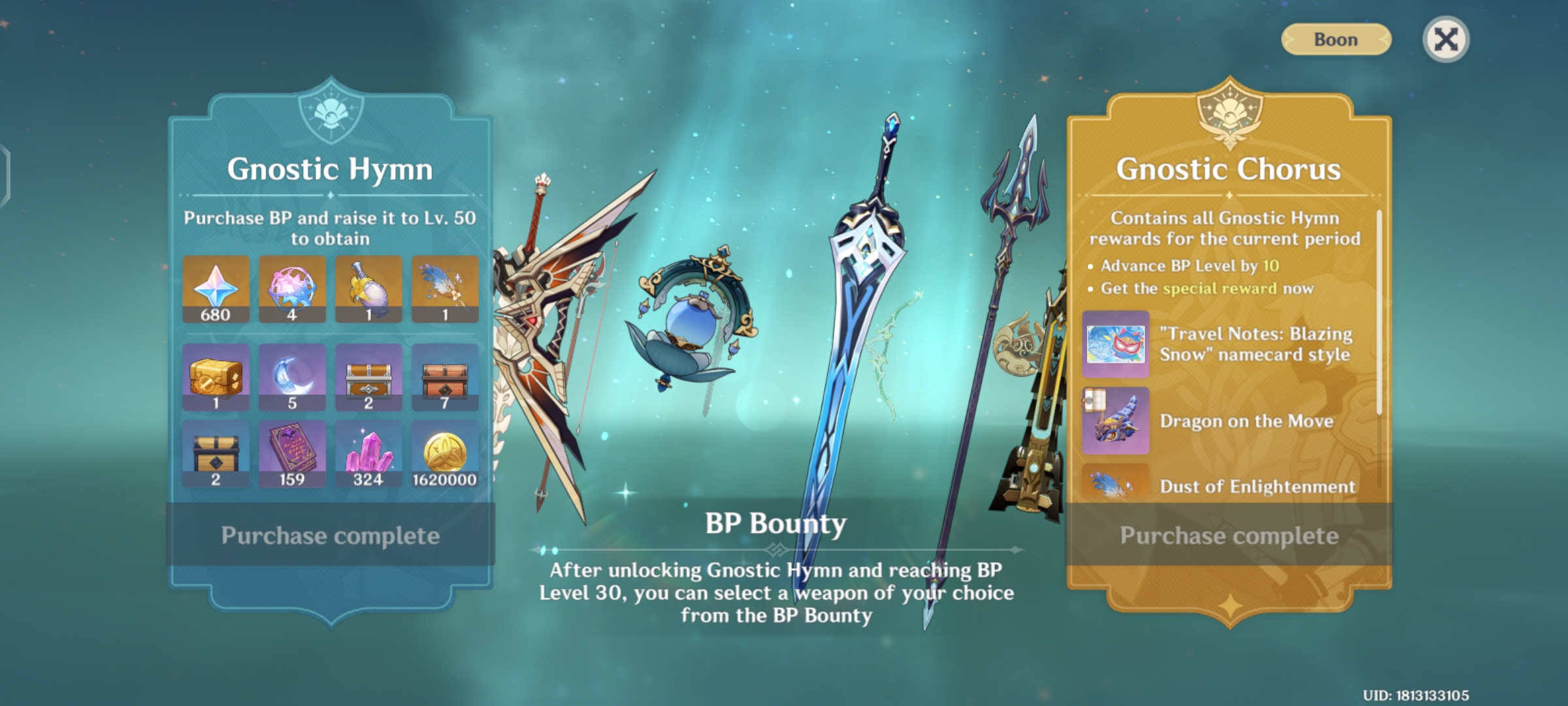This screenshot has width=1568, height=706.
Task: Select the crescent moon reward showing 5
Action: [x=292, y=377]
